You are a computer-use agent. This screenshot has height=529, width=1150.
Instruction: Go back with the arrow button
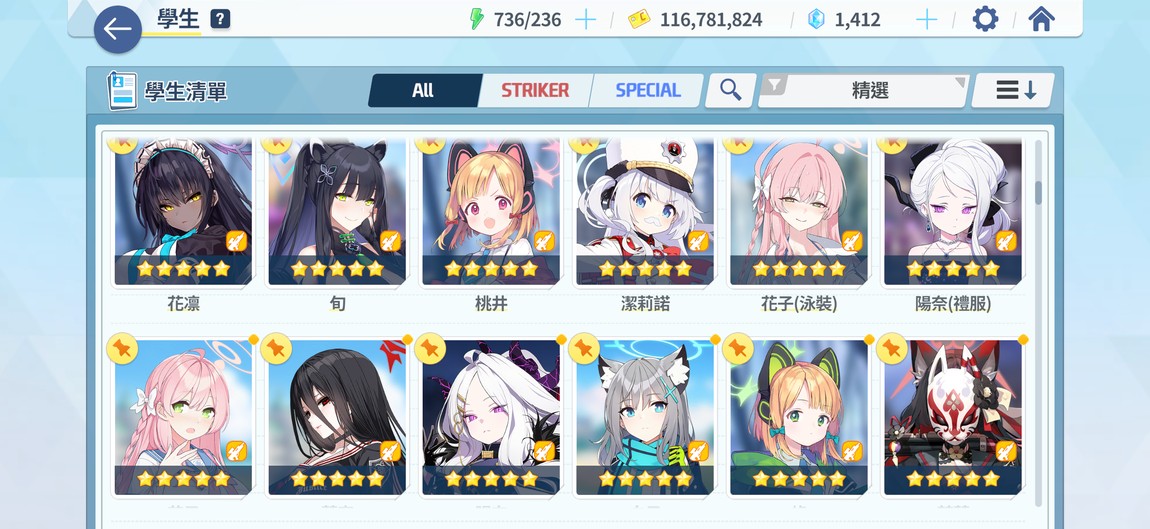[117, 29]
